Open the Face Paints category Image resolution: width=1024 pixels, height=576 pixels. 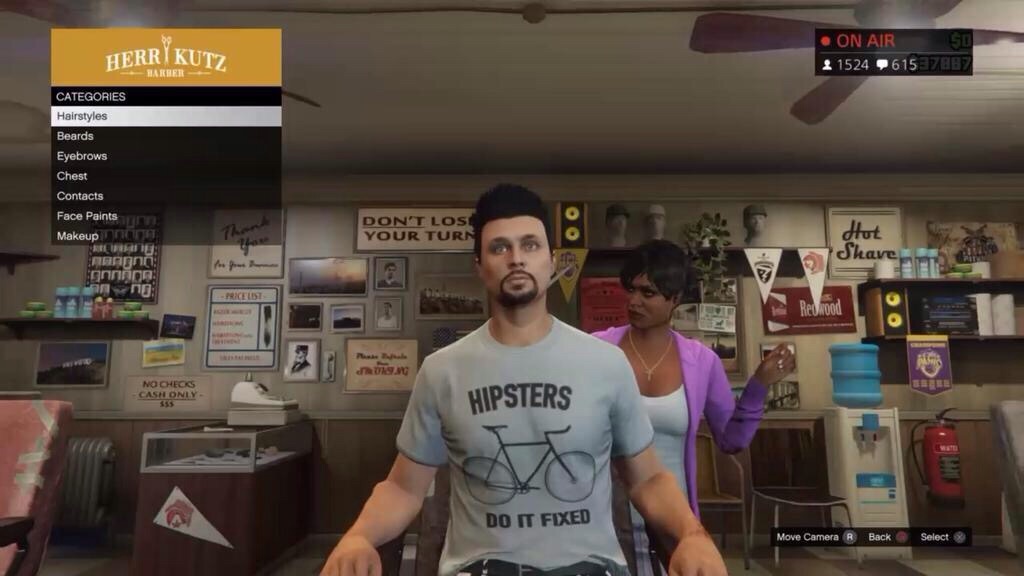coord(165,216)
